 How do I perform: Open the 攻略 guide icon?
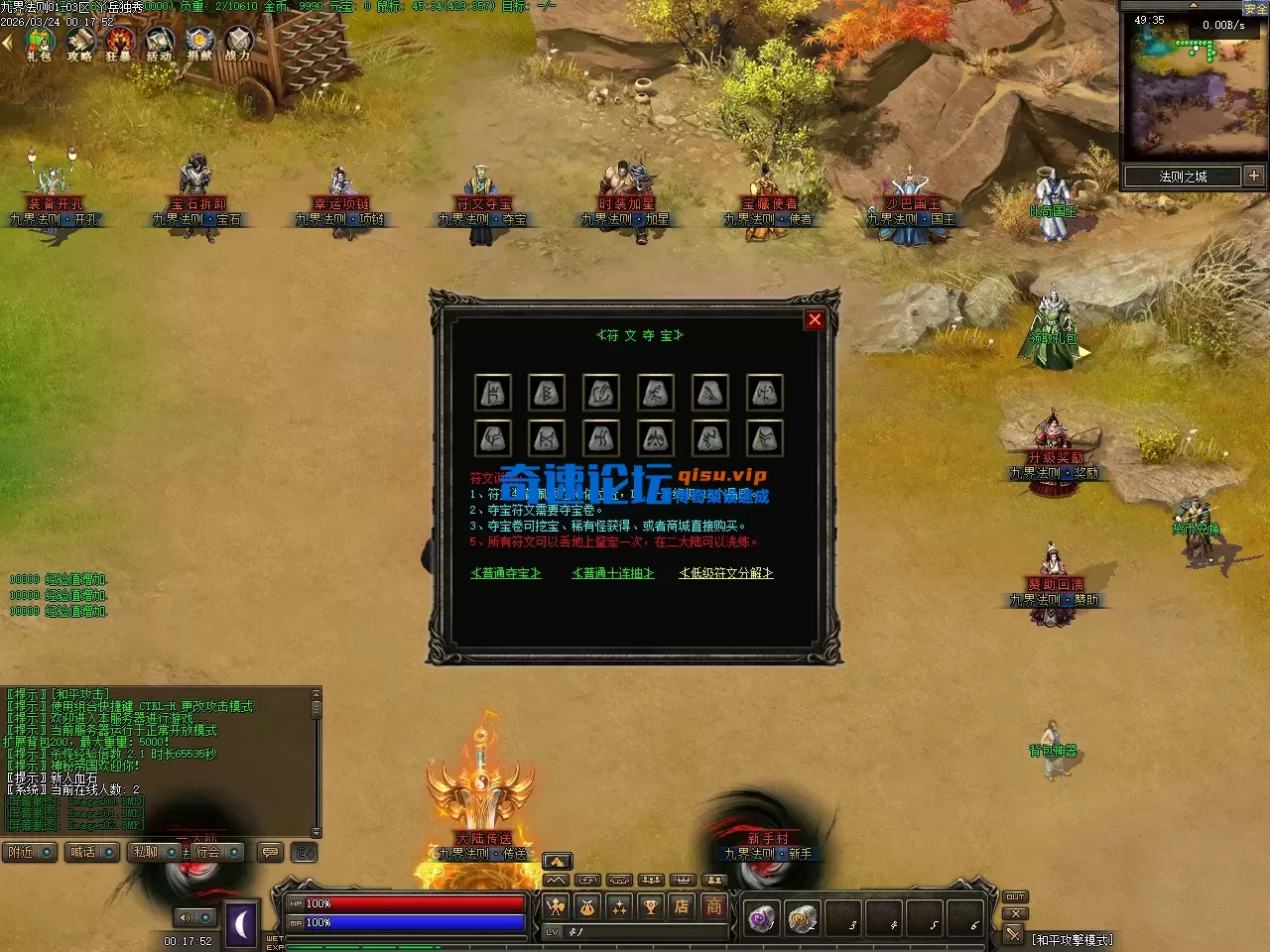(79, 43)
